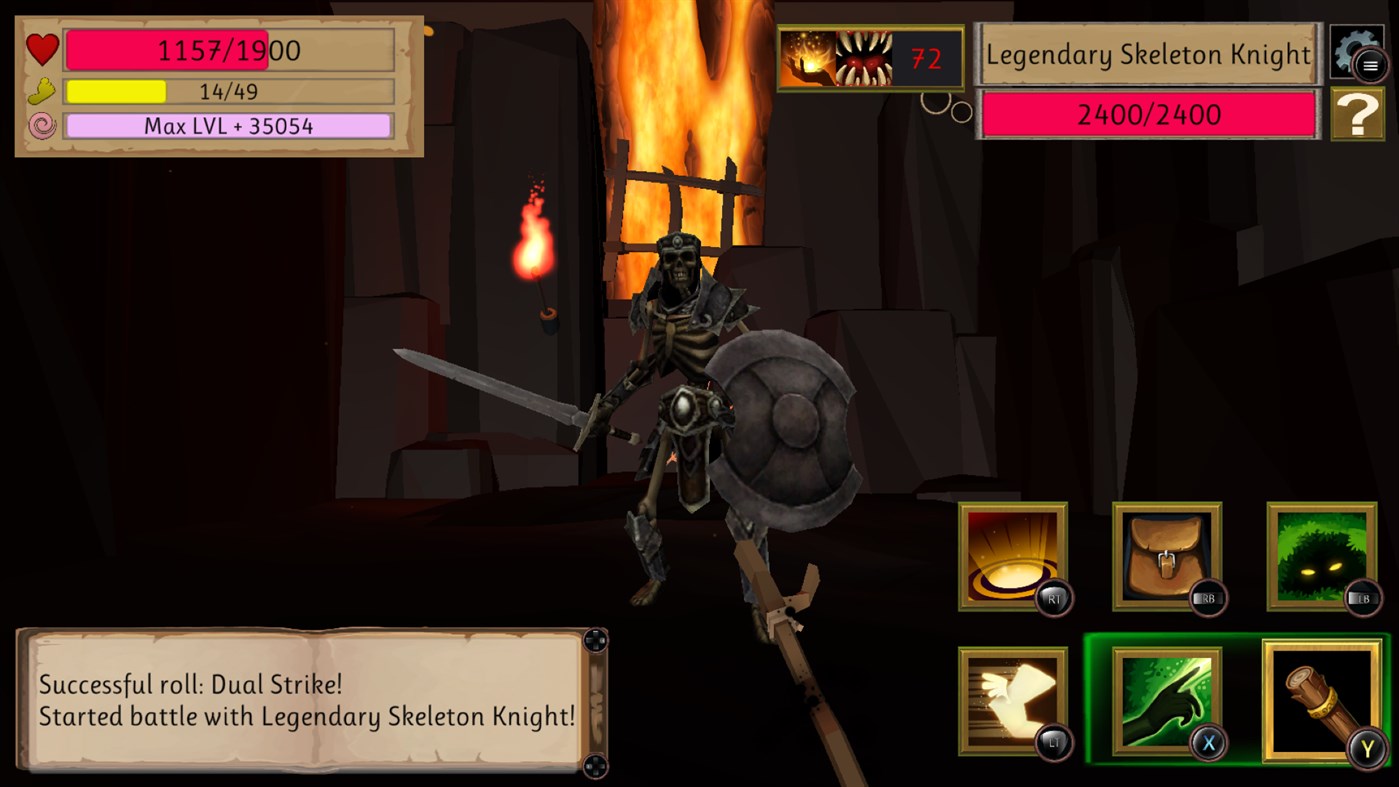The height and width of the screenshot is (787, 1399).
Task: Open the question mark help panel
Action: coord(1358,112)
